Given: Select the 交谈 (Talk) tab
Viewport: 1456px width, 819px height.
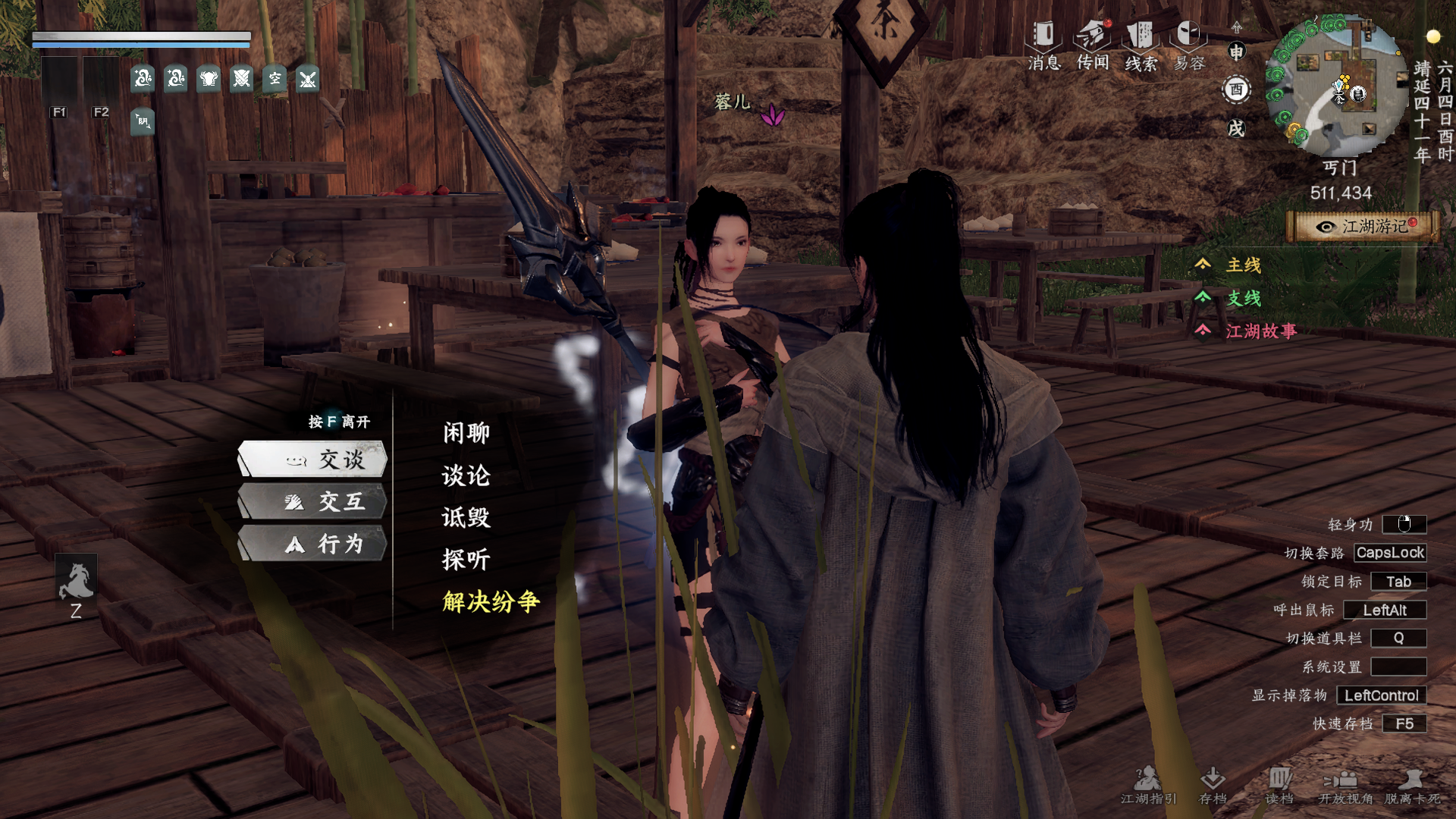Looking at the screenshot, I should tap(314, 460).
